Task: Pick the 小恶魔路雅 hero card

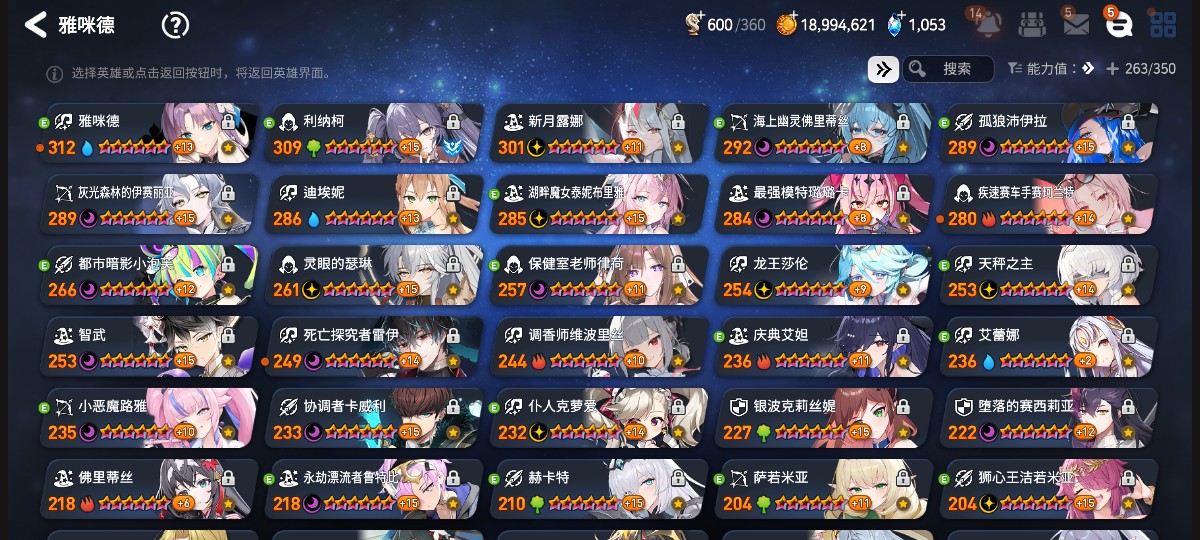Action: pos(149,418)
